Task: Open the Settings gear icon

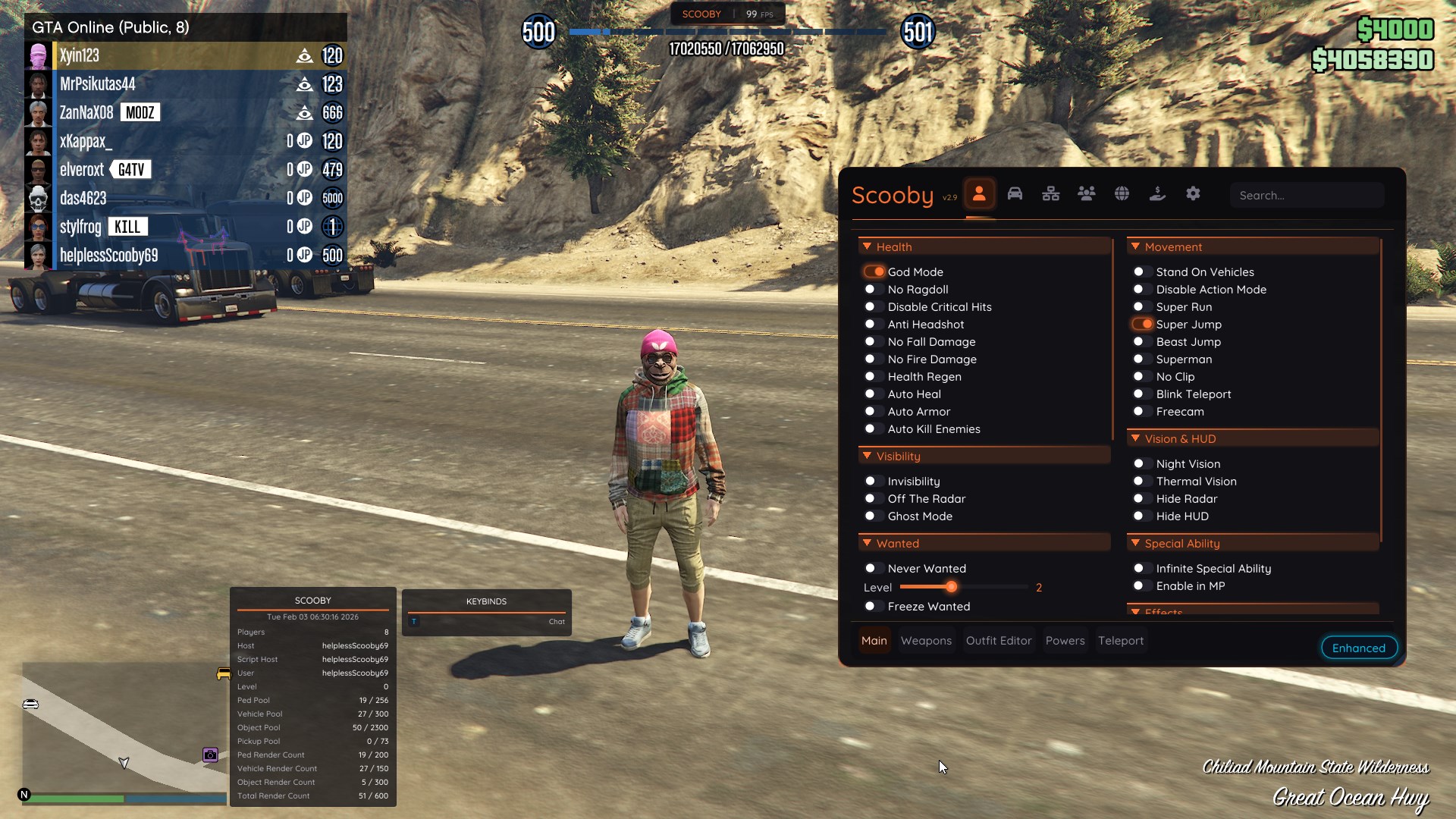Action: tap(1193, 193)
